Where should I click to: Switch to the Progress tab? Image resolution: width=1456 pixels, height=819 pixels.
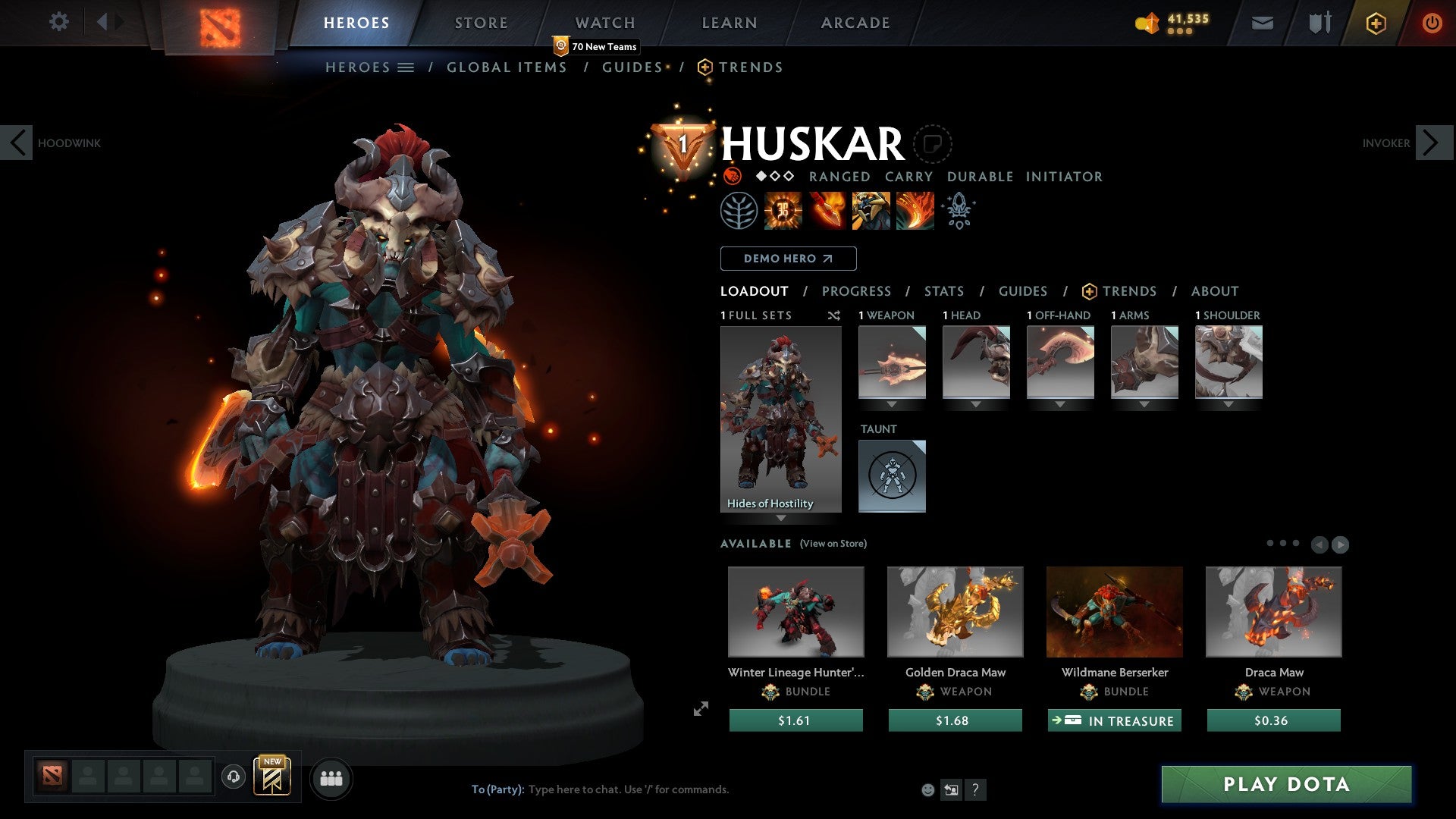856,290
